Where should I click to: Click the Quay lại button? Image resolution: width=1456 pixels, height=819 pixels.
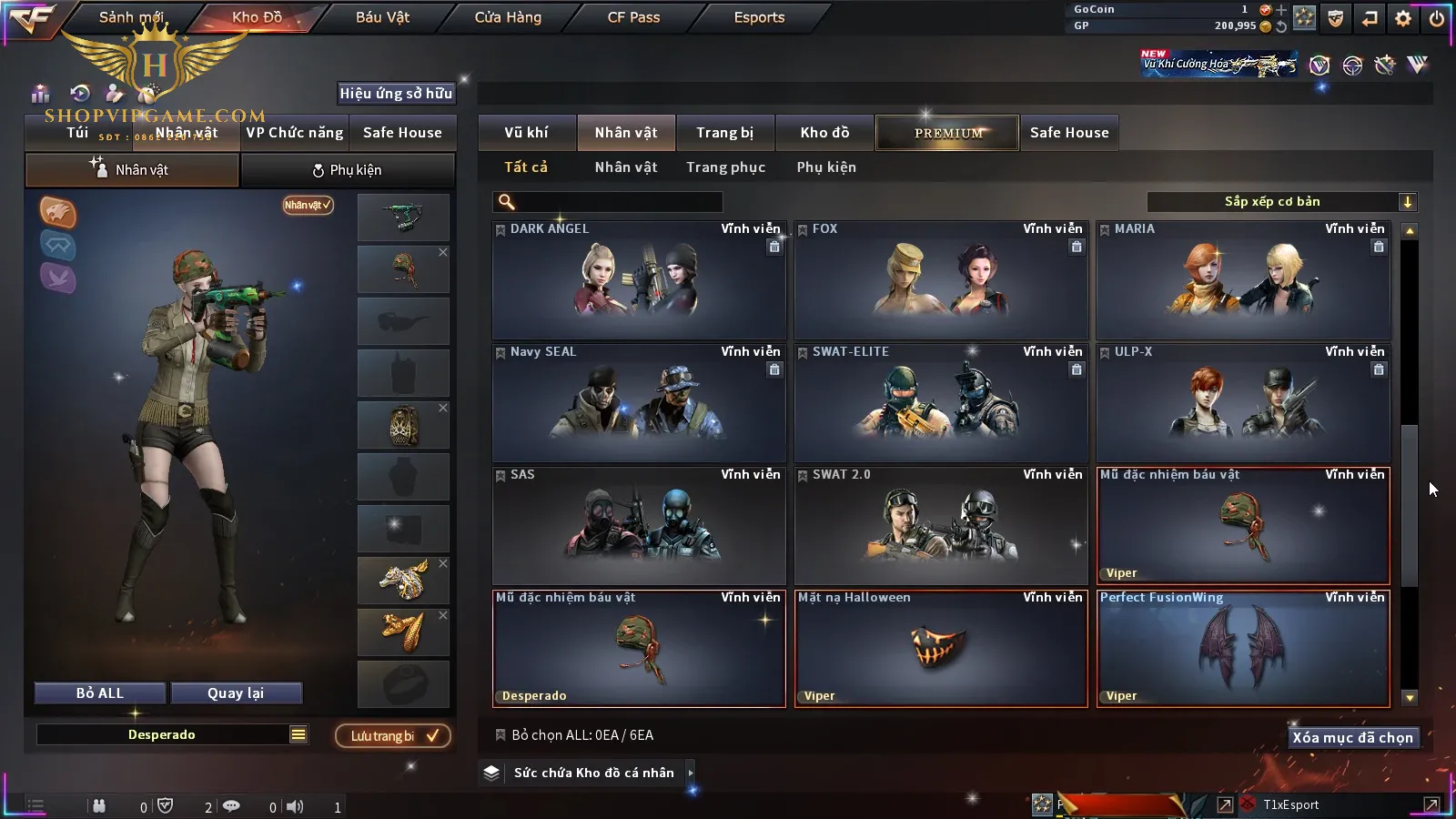(x=236, y=693)
